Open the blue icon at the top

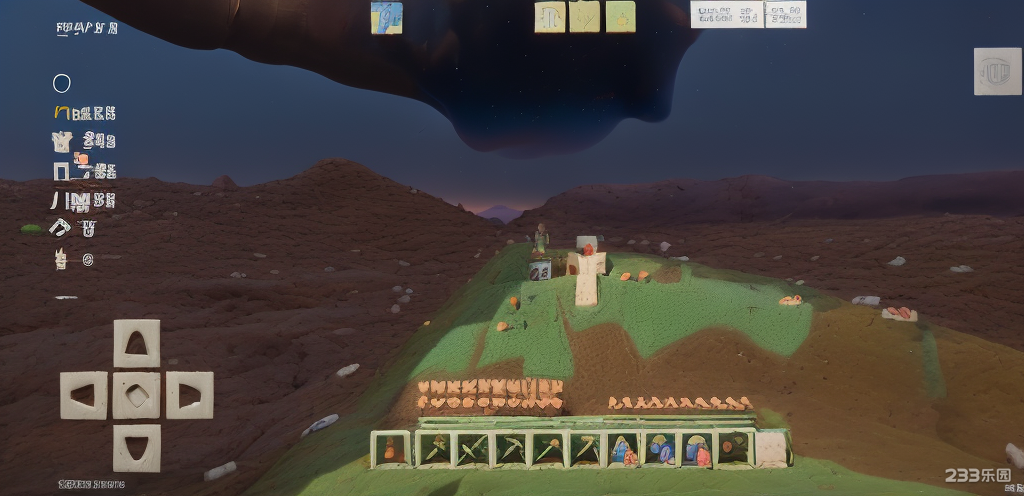pyautogui.click(x=387, y=17)
